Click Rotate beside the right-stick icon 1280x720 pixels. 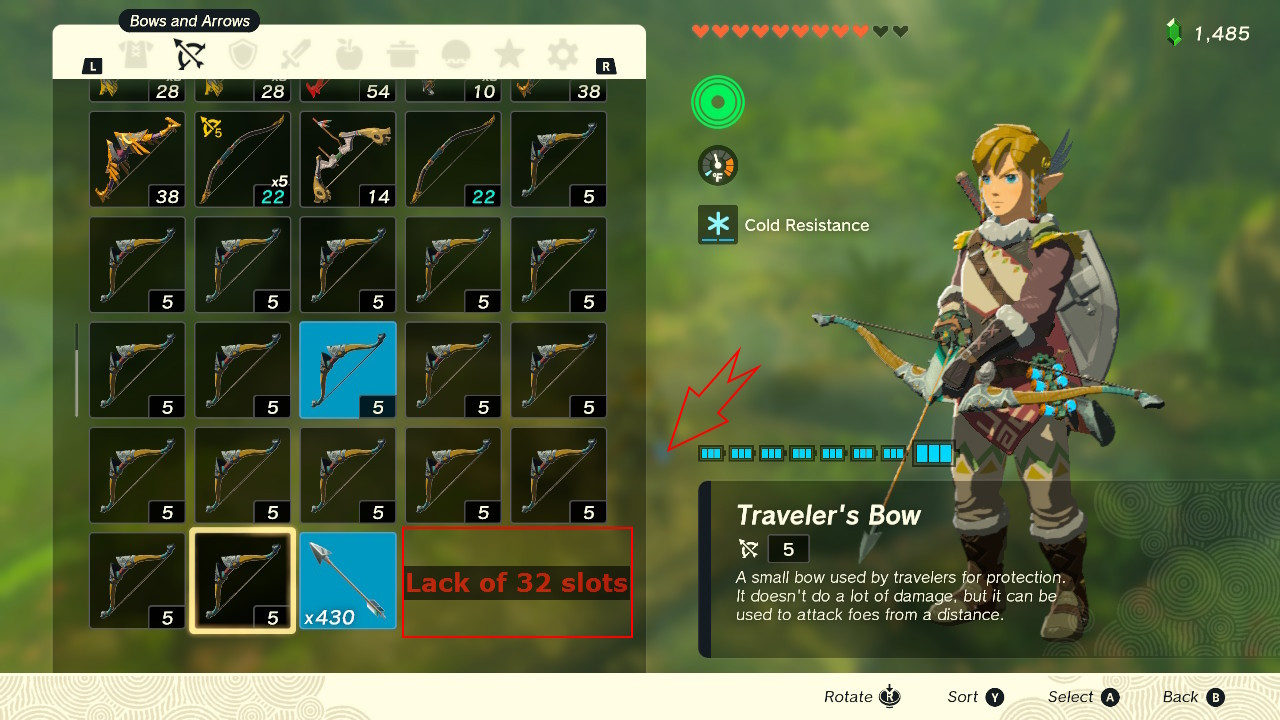click(x=847, y=696)
